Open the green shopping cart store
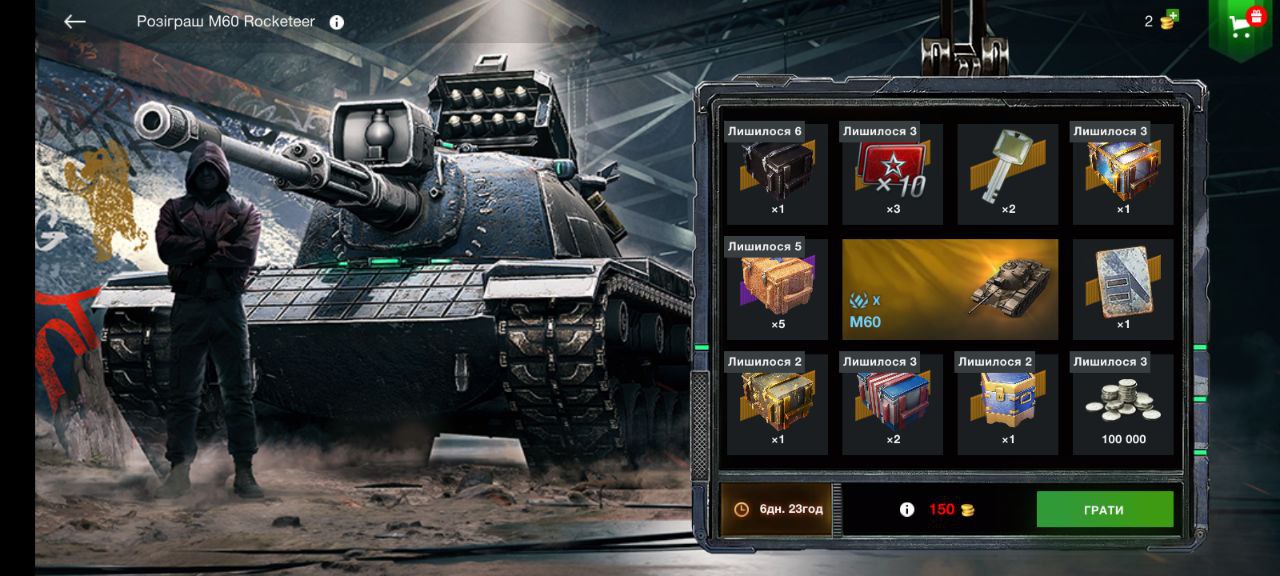This screenshot has width=1280, height=576. click(x=1242, y=25)
